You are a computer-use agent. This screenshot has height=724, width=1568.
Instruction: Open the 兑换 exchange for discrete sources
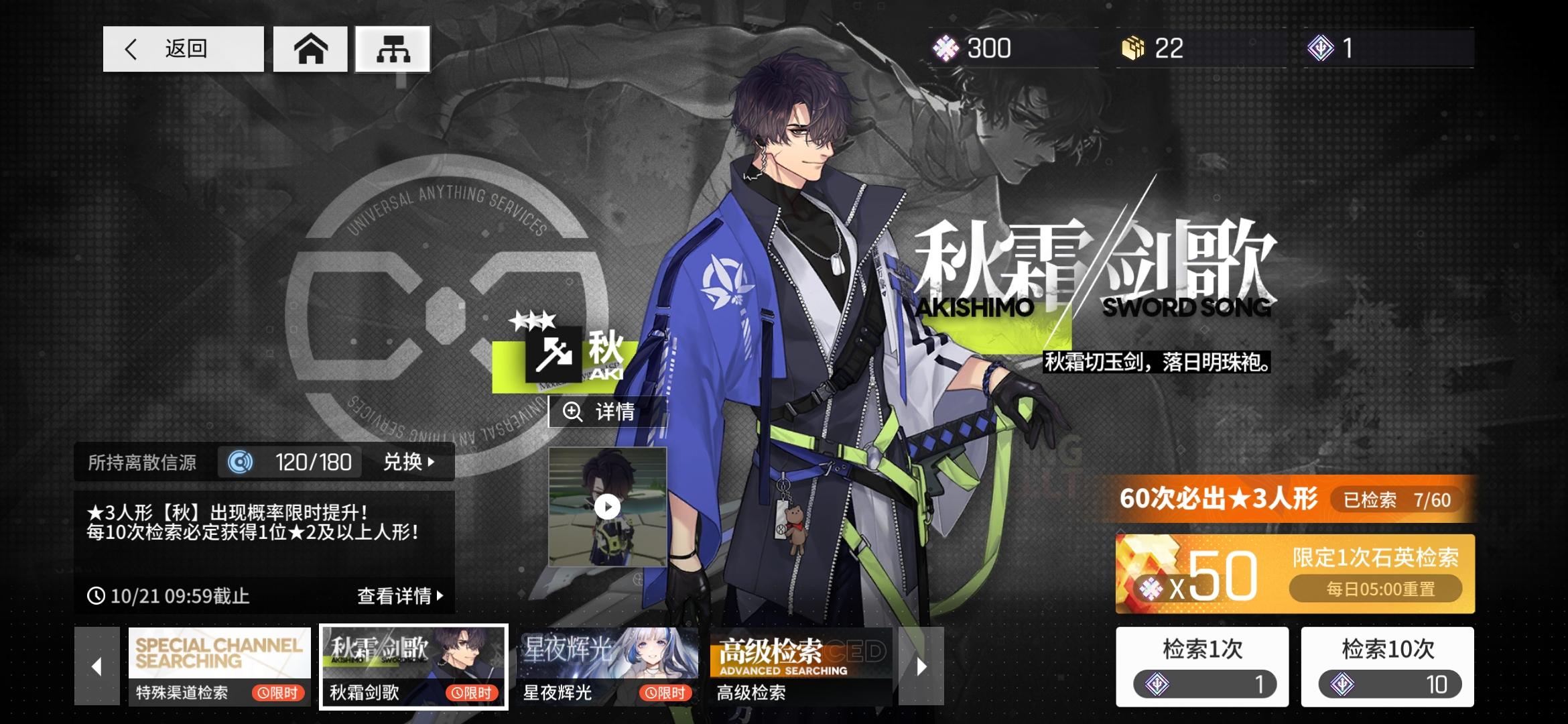point(408,462)
